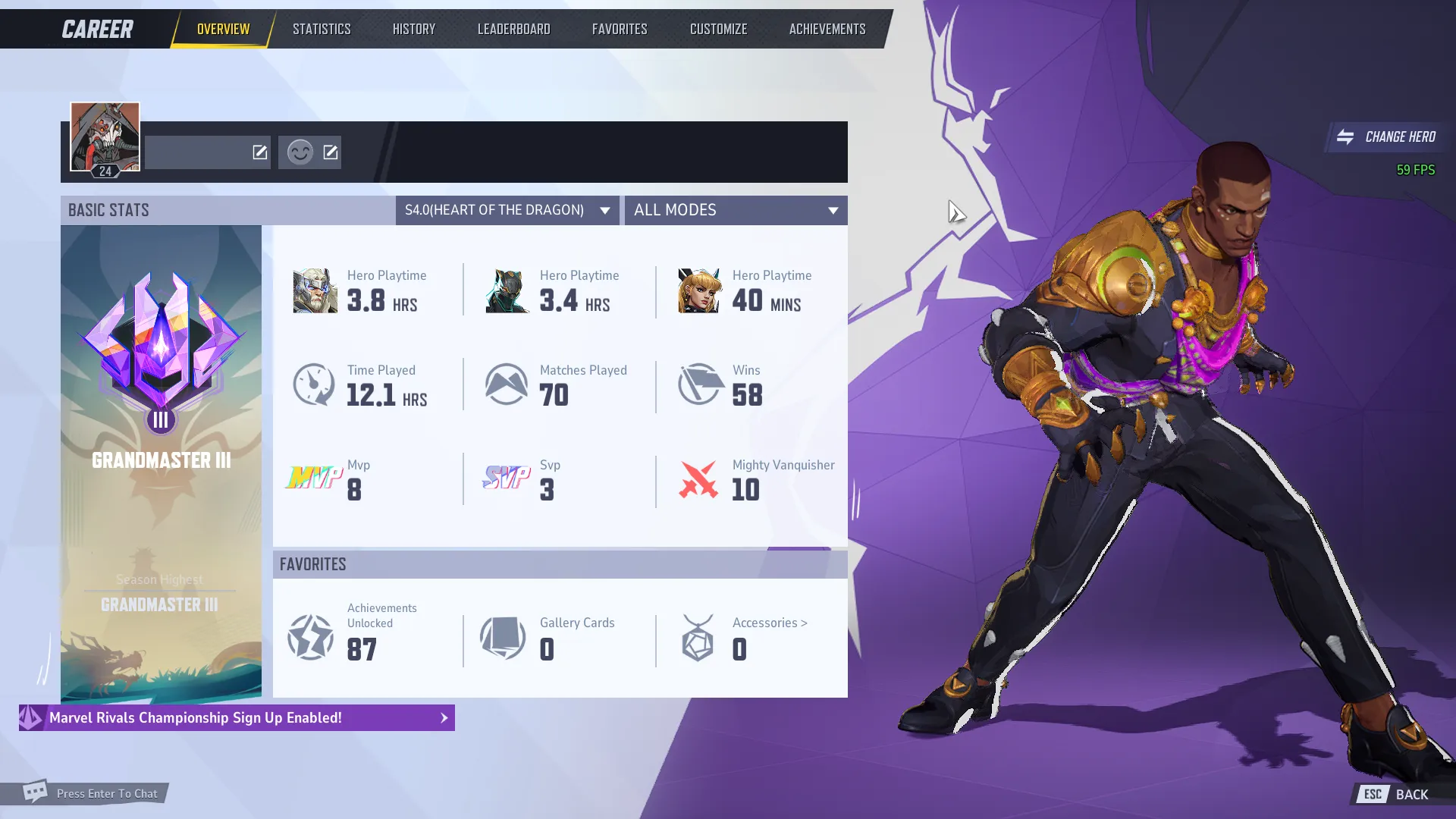Switch to the STATISTICS tab
Viewport: 1456px width, 819px height.
pos(321,28)
